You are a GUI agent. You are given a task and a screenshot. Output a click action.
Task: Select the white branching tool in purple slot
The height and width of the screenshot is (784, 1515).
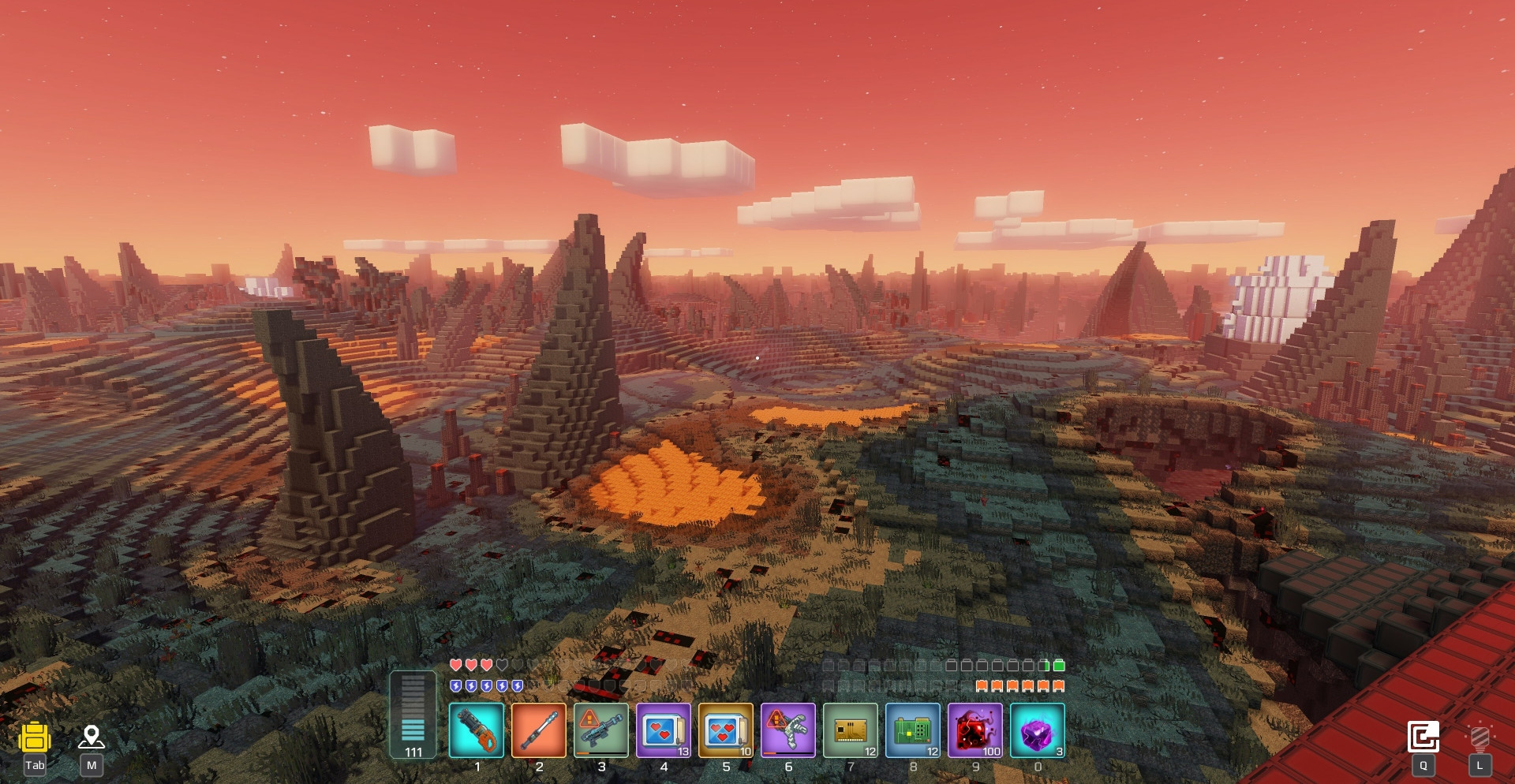pos(788,730)
